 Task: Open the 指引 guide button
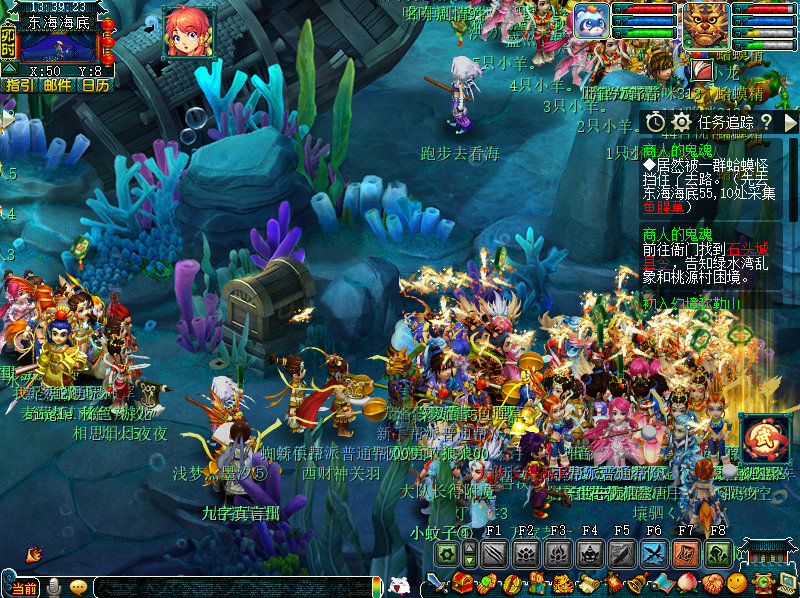pos(18,85)
